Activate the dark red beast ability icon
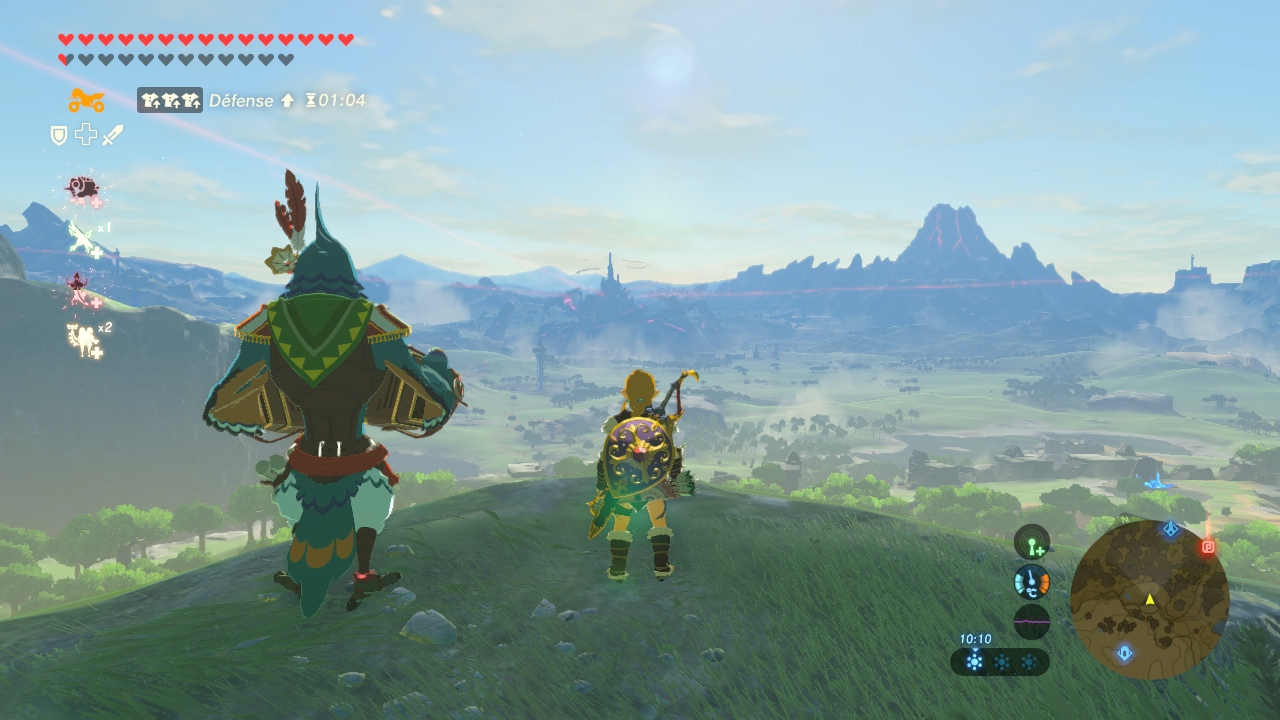The width and height of the screenshot is (1280, 720). [81, 188]
